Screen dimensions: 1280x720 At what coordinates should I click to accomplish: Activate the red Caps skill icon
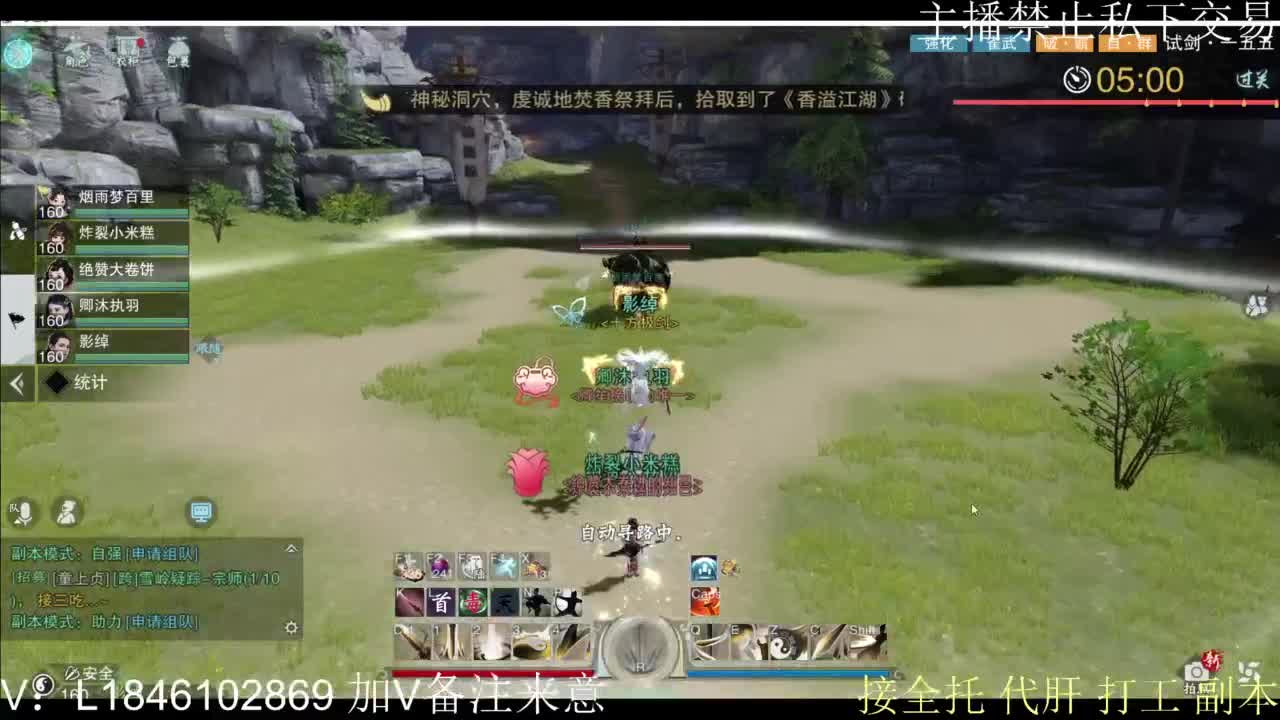[x=703, y=601]
